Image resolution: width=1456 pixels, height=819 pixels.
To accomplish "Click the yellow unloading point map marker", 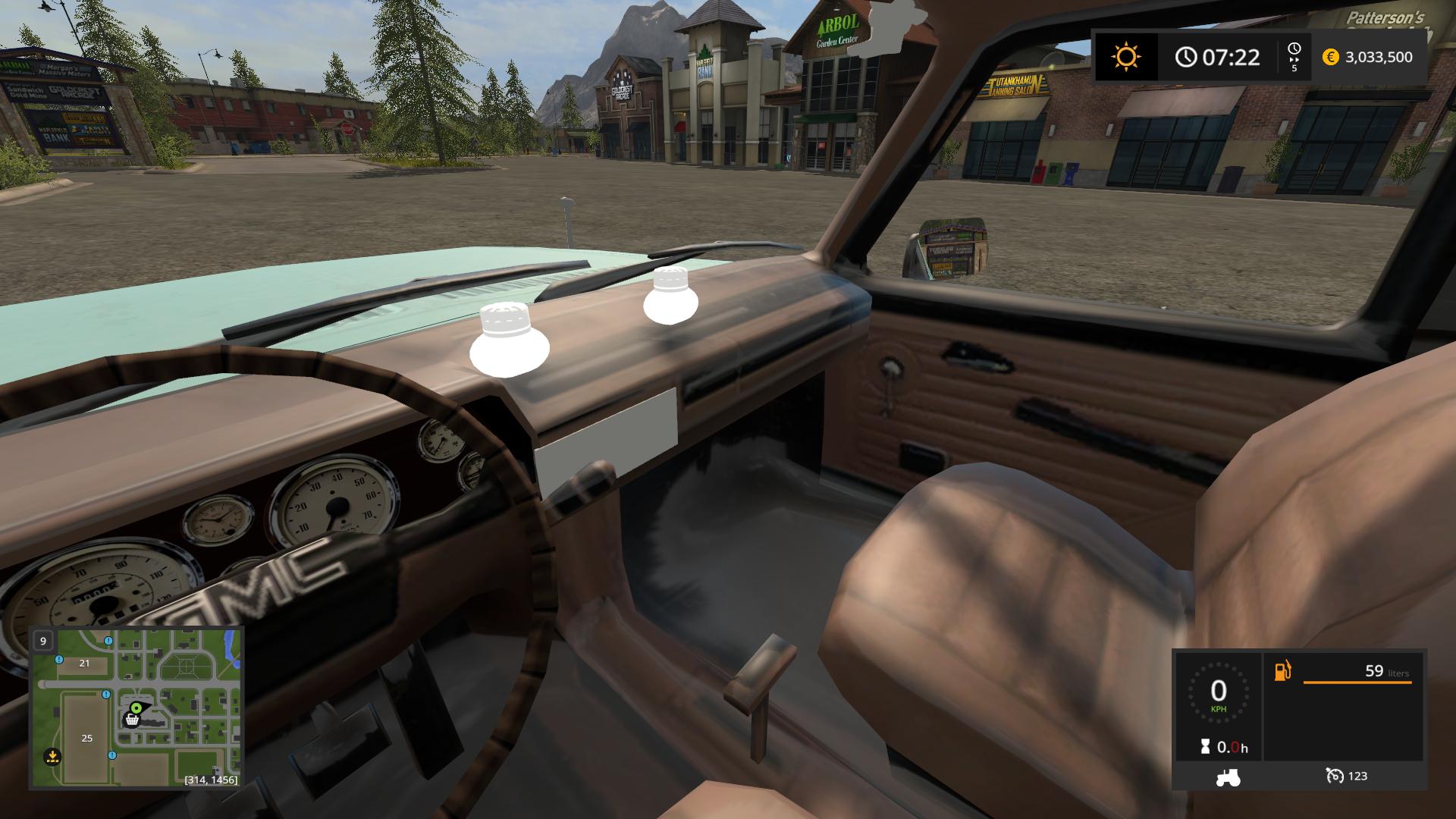I will click(x=52, y=755).
